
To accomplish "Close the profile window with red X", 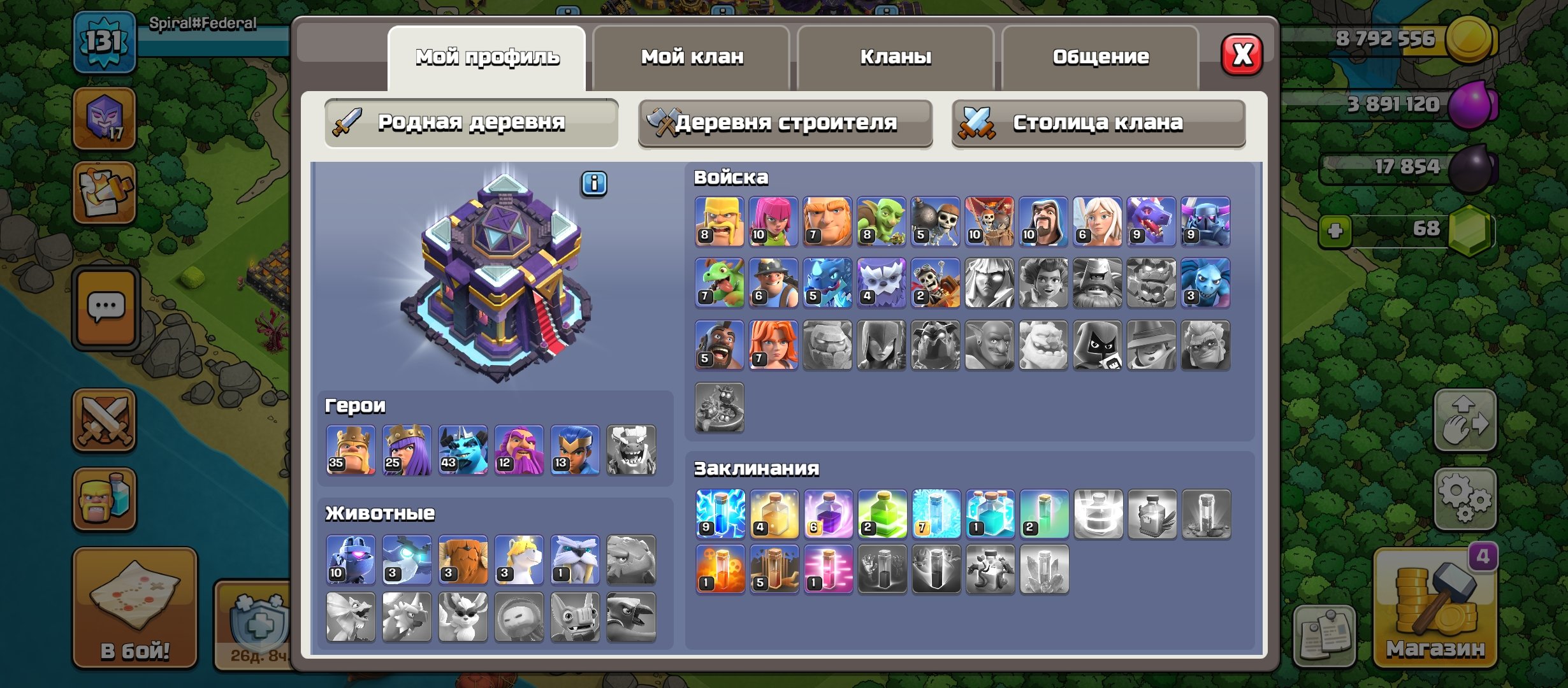I will coord(1242,55).
